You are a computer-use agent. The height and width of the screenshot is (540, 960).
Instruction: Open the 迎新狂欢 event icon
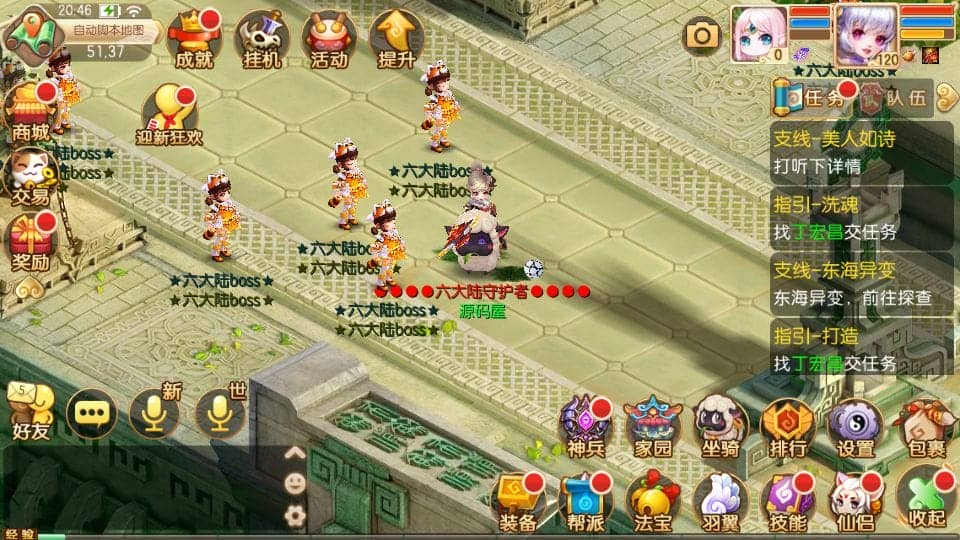(169, 115)
